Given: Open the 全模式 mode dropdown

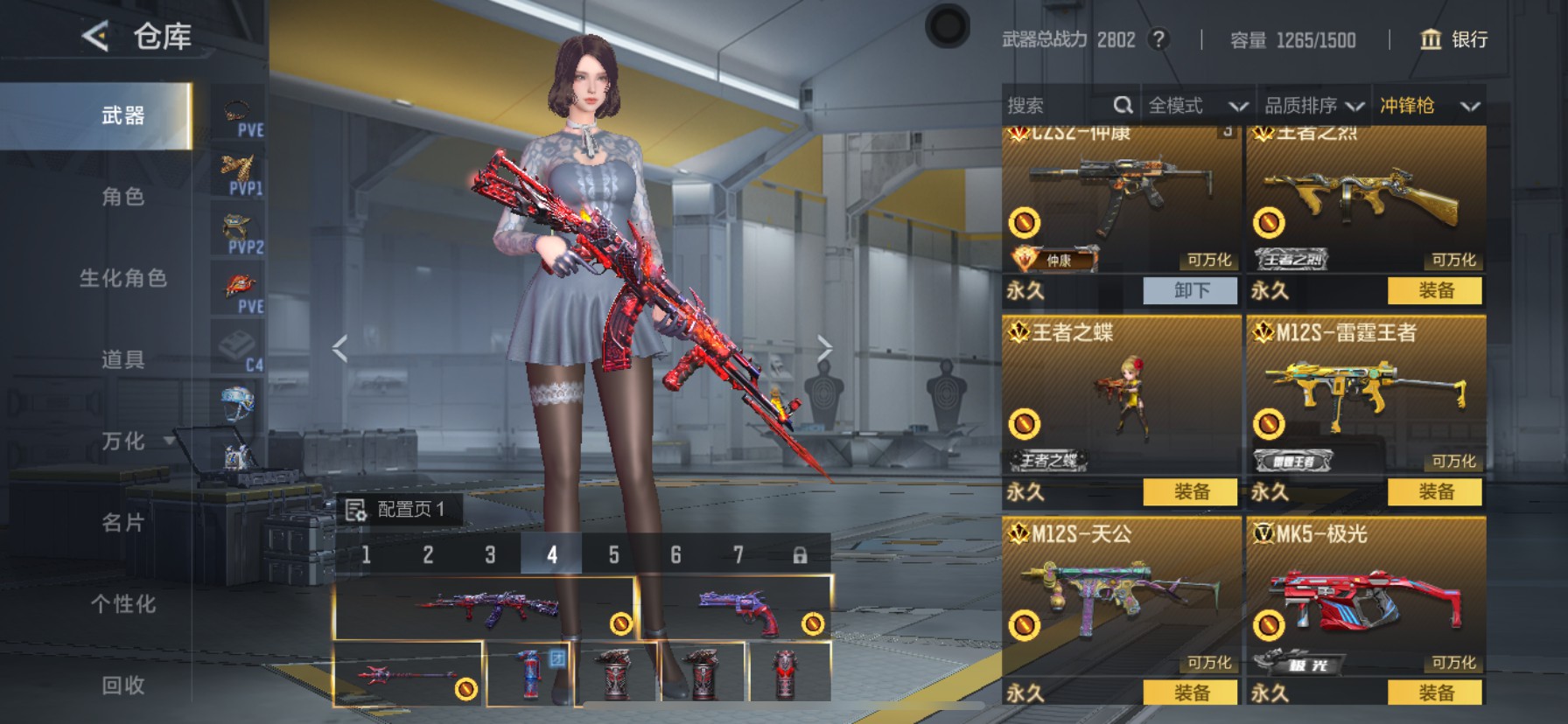Looking at the screenshot, I should pos(1197,106).
